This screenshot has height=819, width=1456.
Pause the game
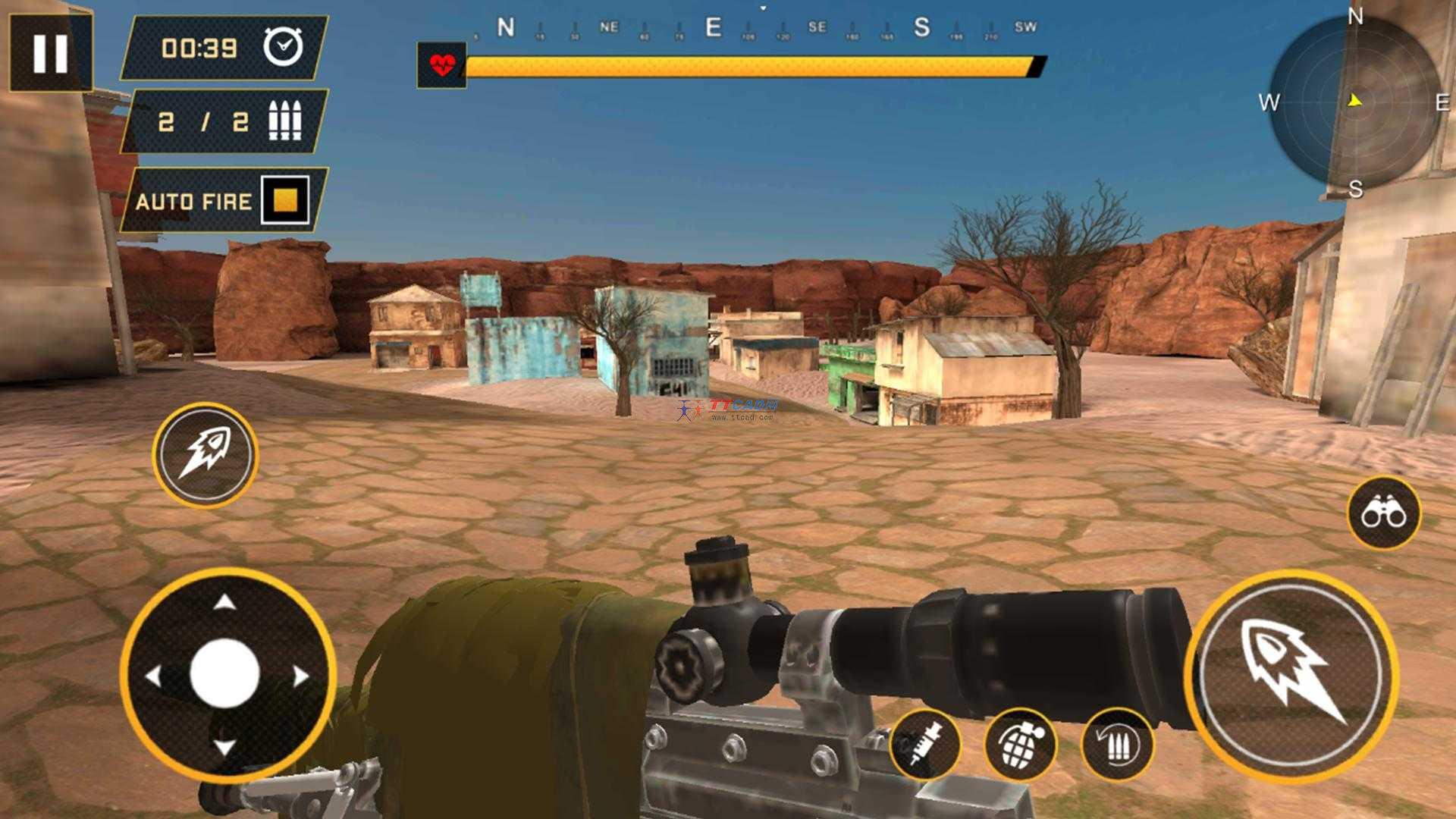pos(50,52)
